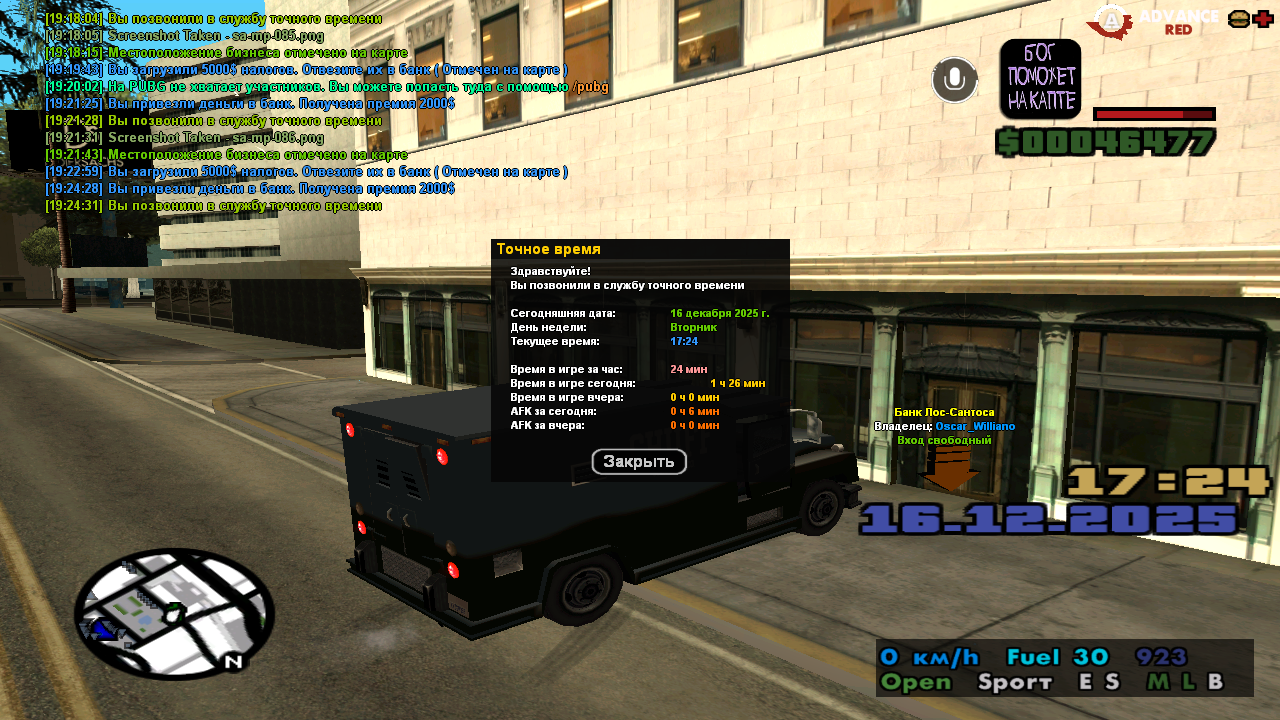The width and height of the screenshot is (1280, 720).
Task: Select the Бог поможет на капте weapon icon
Action: tap(1040, 79)
